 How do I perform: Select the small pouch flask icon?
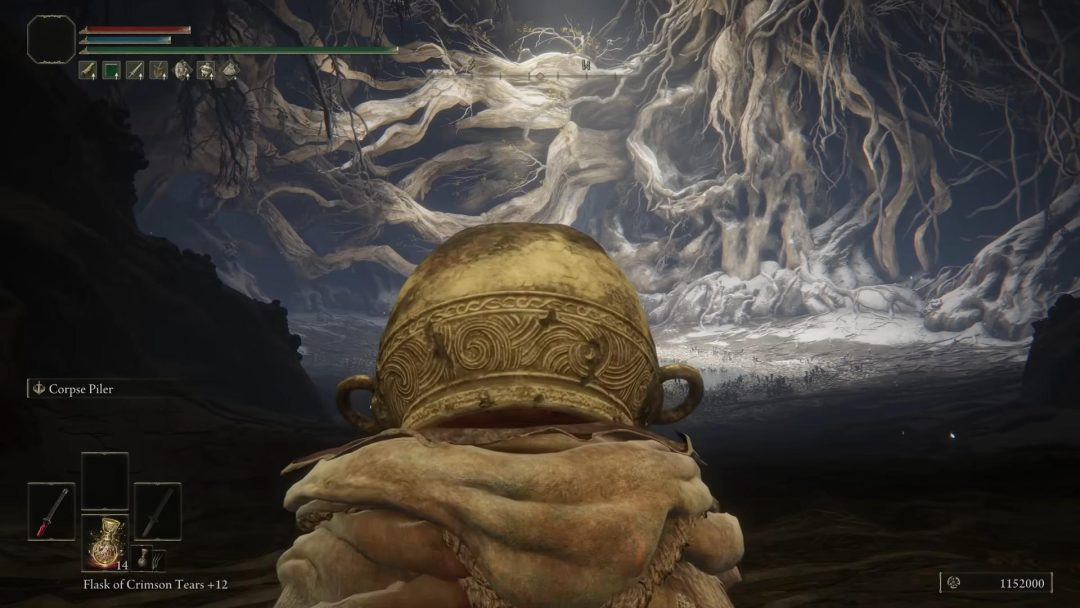coord(147,558)
